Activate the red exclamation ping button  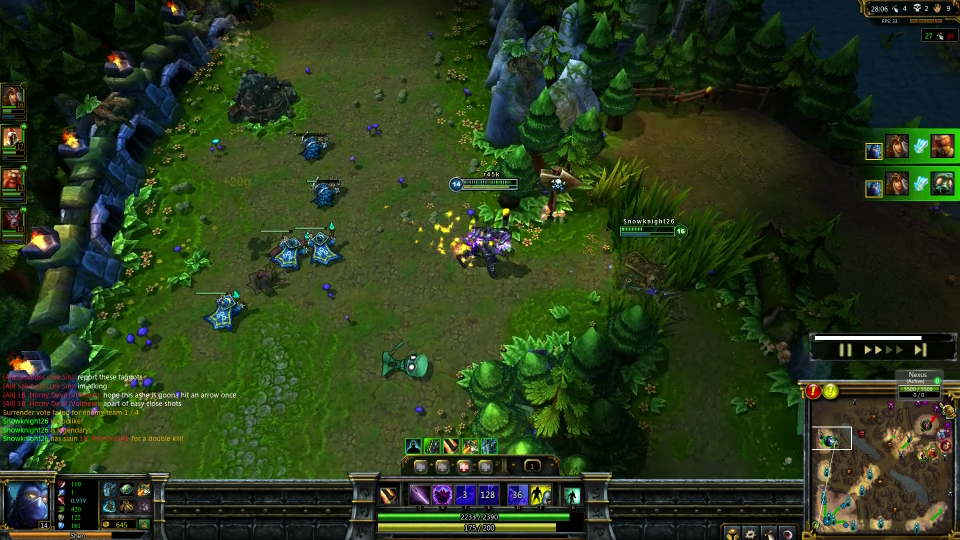814,391
